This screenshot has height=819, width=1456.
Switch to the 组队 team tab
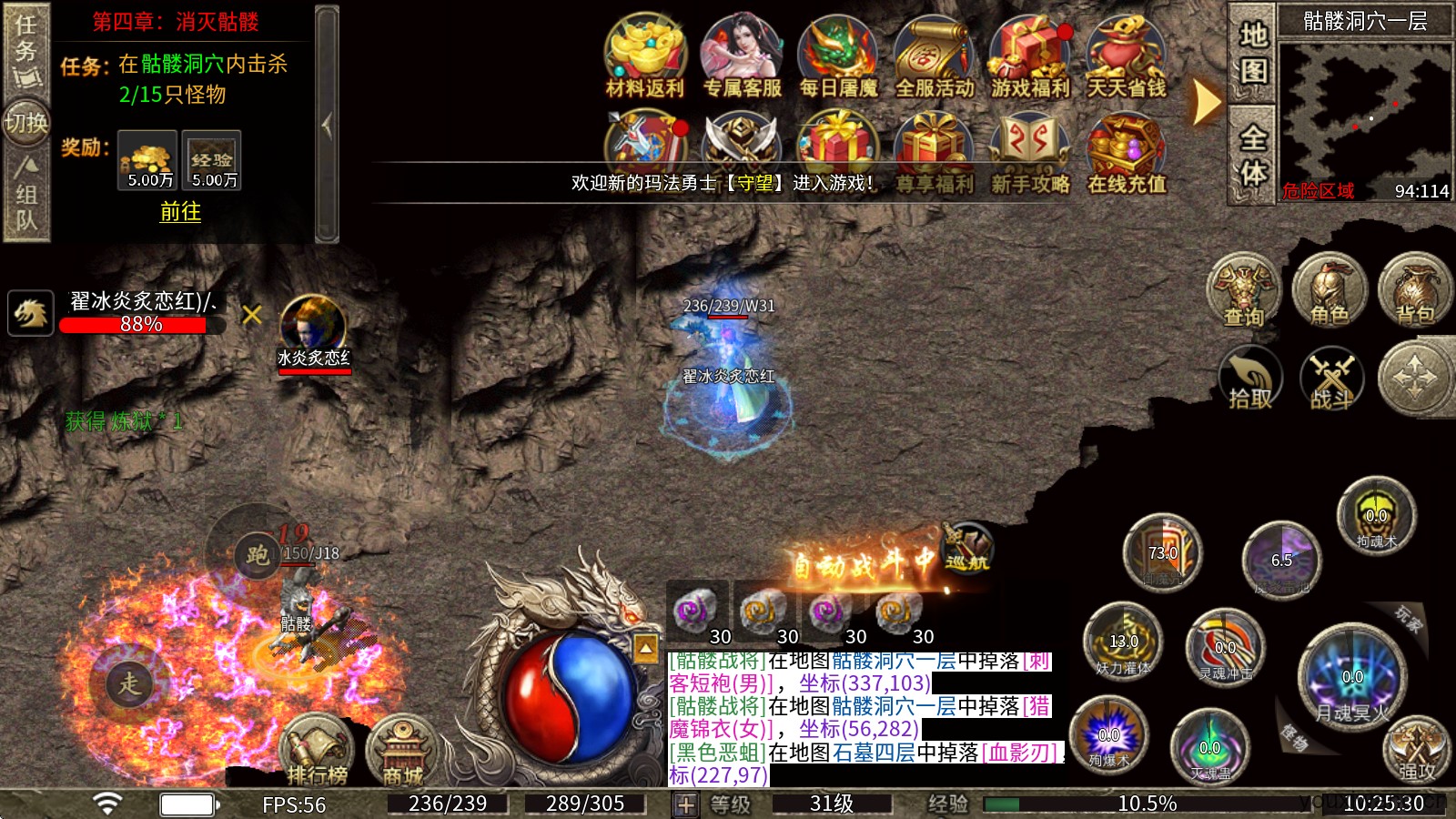[x=25, y=196]
